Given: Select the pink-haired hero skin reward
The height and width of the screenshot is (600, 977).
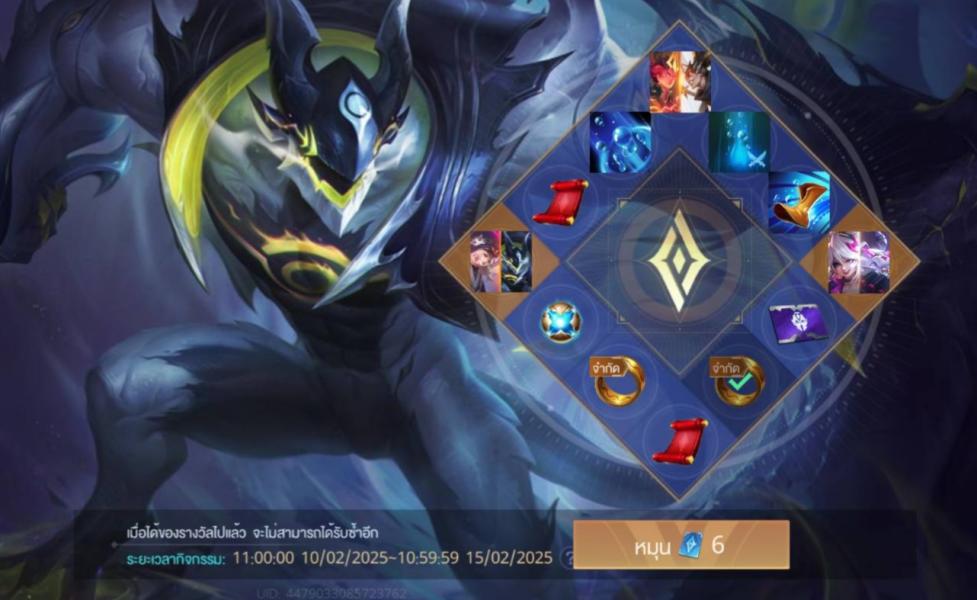Looking at the screenshot, I should tap(858, 262).
